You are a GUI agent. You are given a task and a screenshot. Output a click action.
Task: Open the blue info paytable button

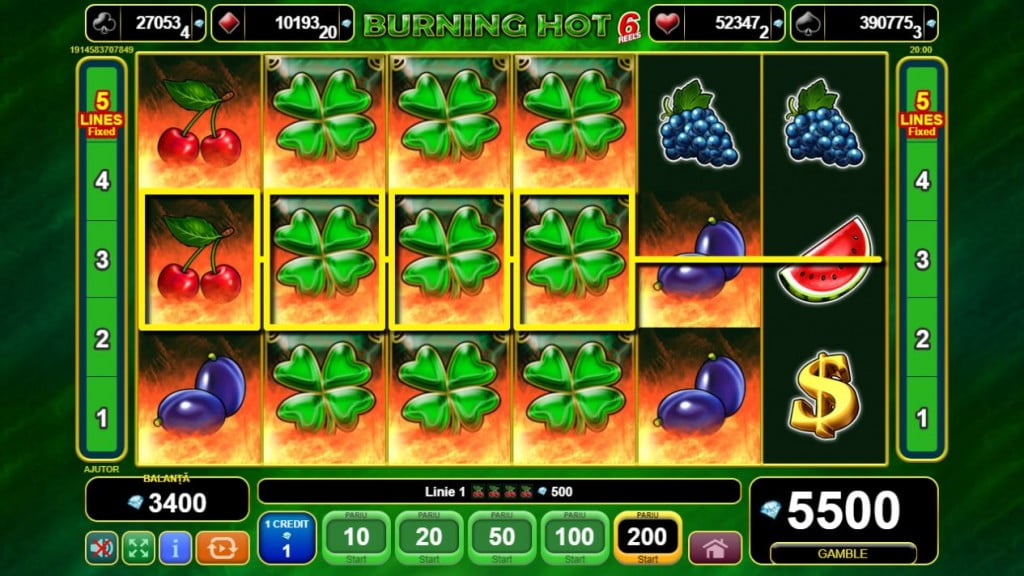point(175,548)
